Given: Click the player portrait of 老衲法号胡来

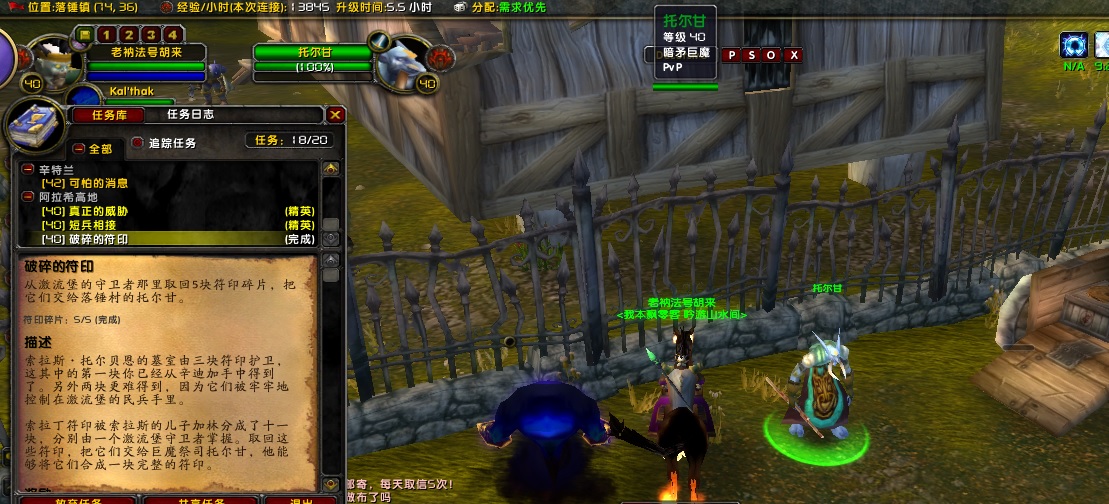Looking at the screenshot, I should tap(51, 60).
